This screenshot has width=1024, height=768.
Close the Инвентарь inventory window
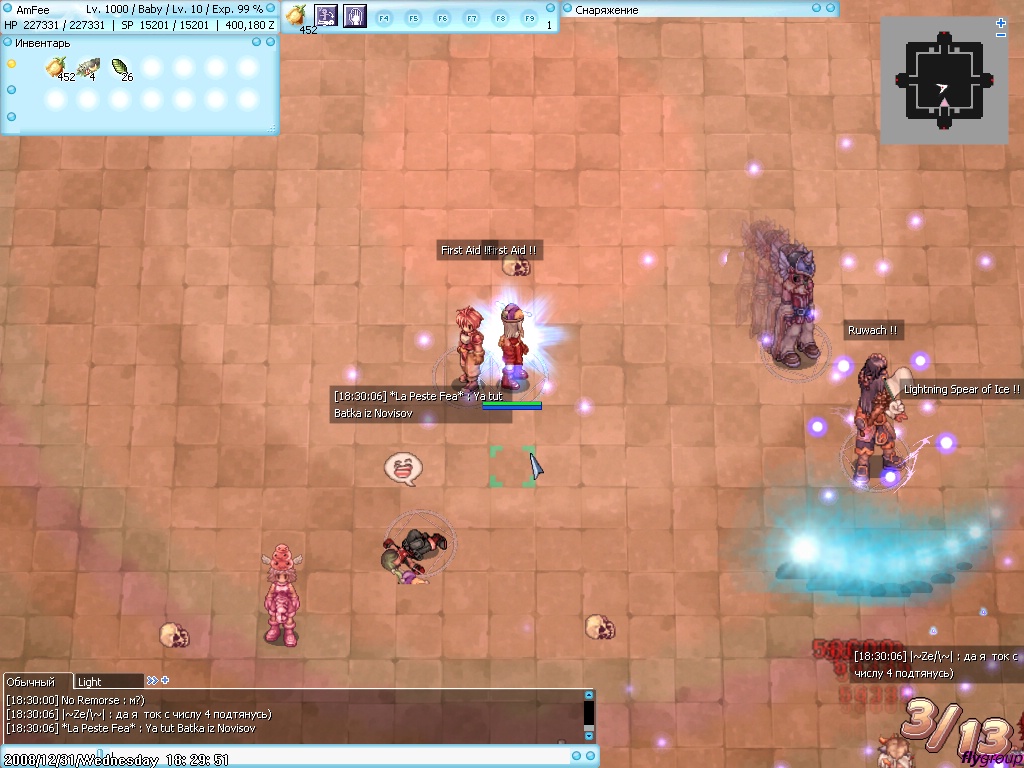coord(270,42)
